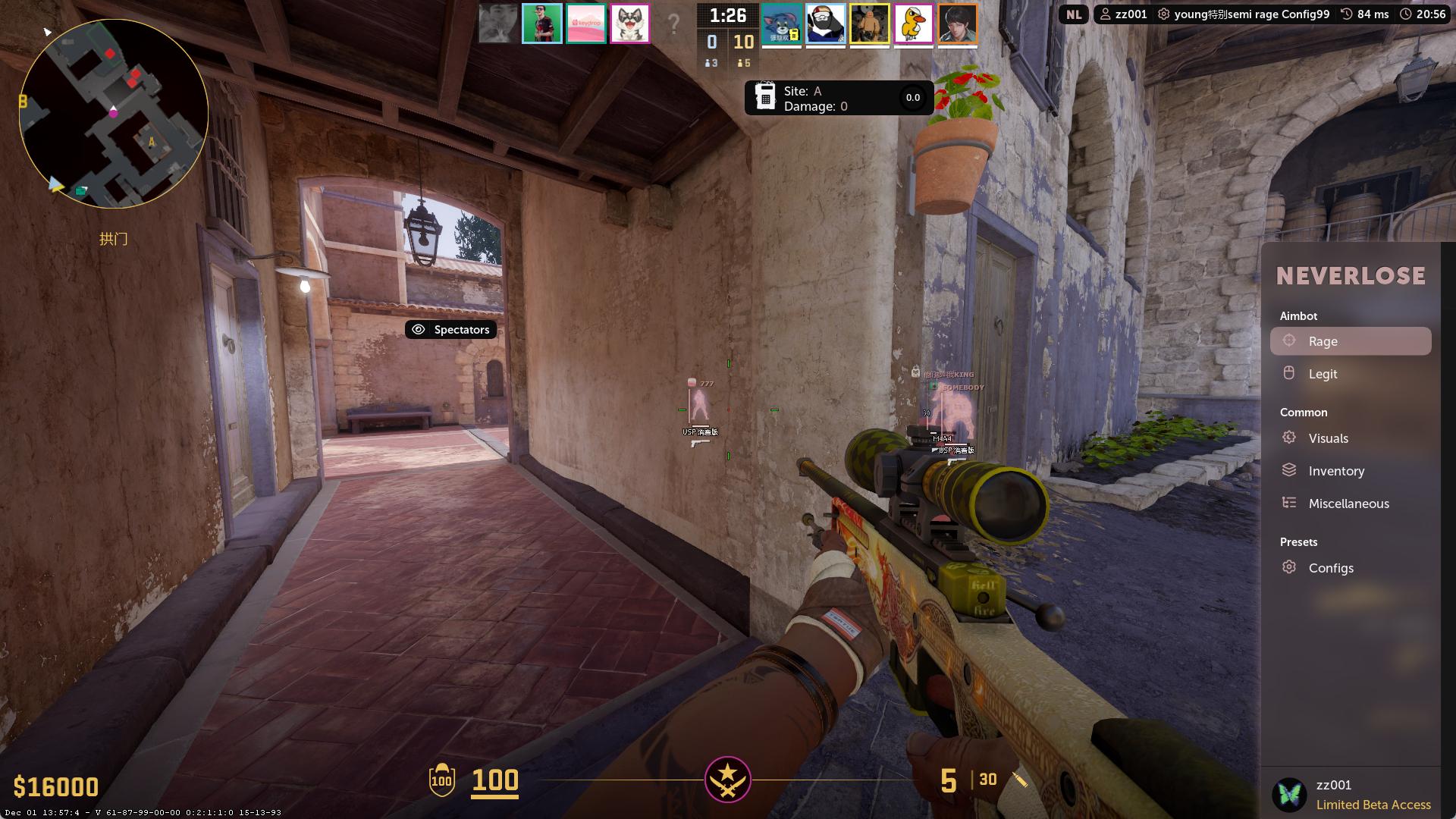Image resolution: width=1456 pixels, height=819 pixels.
Task: Click the NEVERLOSE logo title
Action: (1351, 276)
